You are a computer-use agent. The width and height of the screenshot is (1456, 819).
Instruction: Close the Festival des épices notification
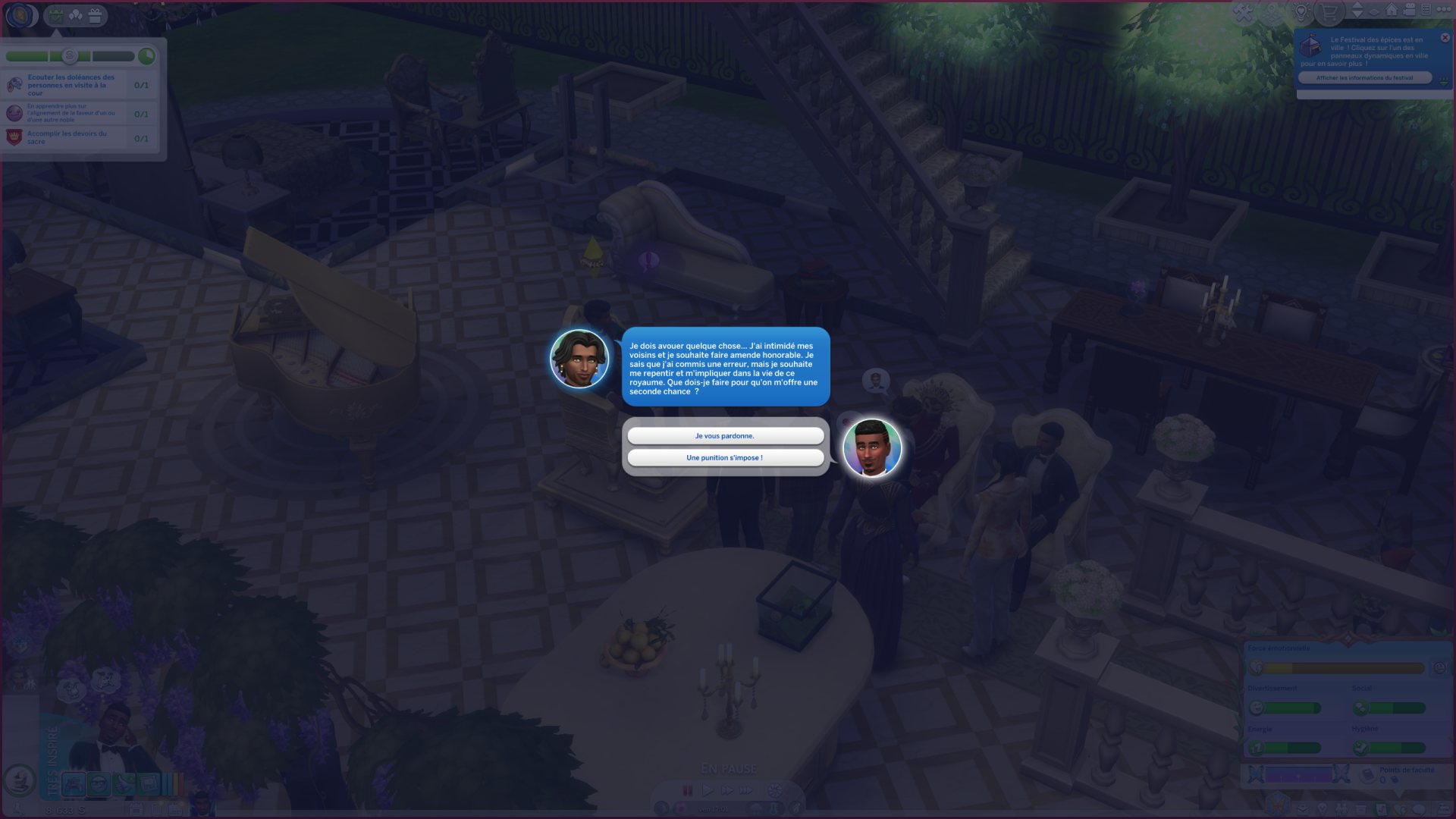click(1445, 38)
